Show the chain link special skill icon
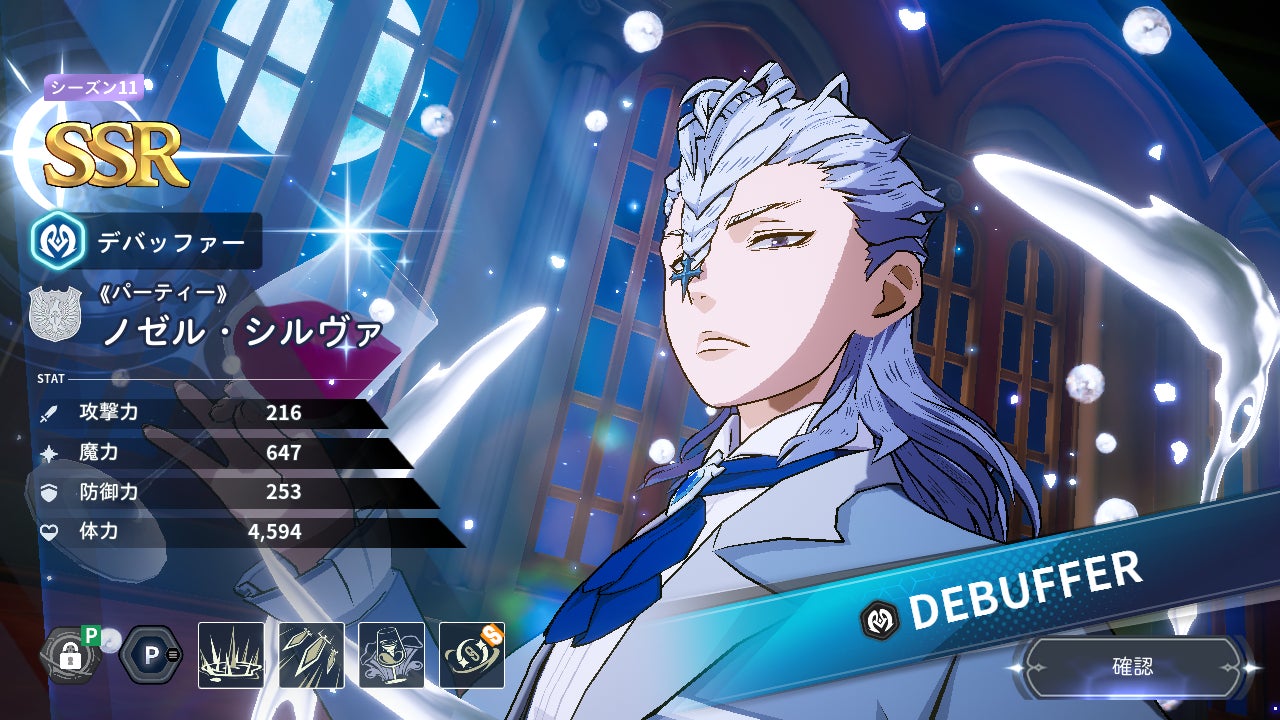 tap(471, 656)
